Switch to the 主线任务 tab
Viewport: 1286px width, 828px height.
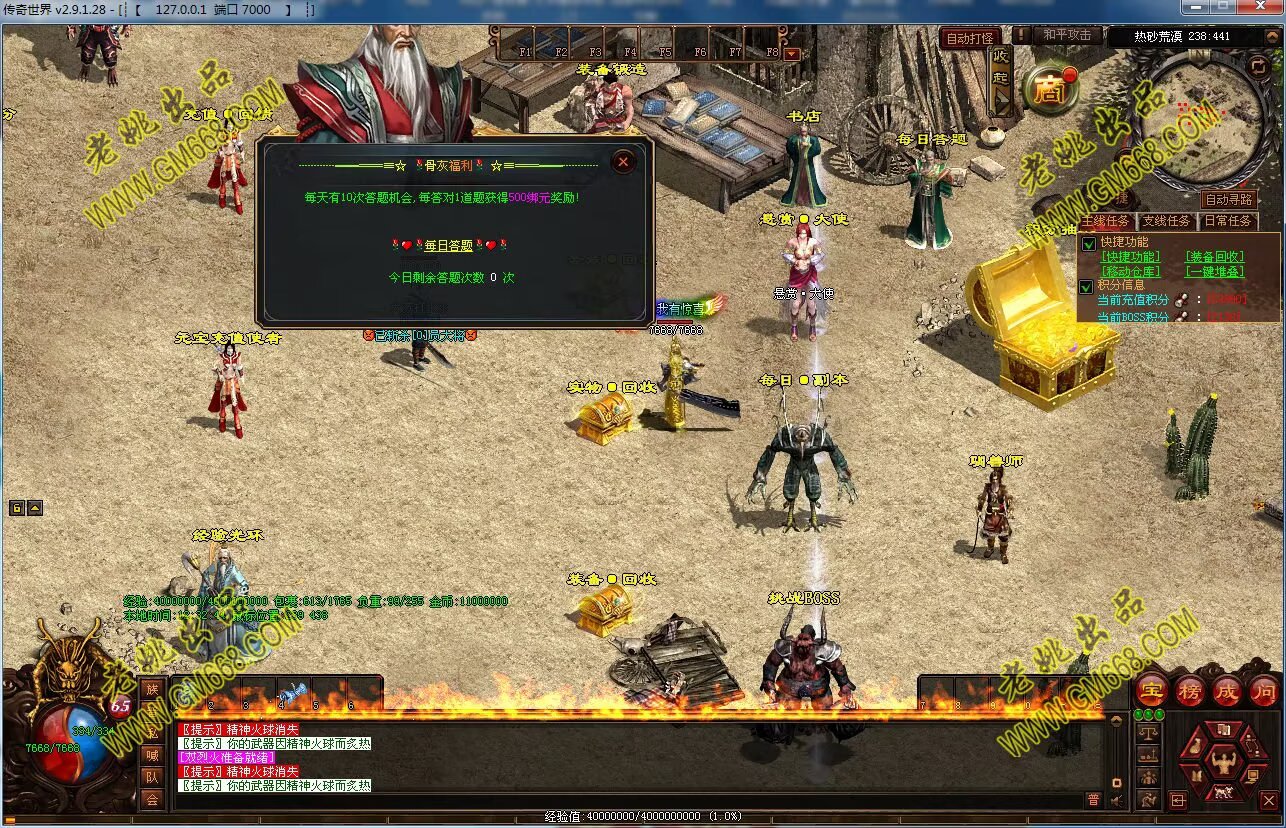pos(1106,221)
